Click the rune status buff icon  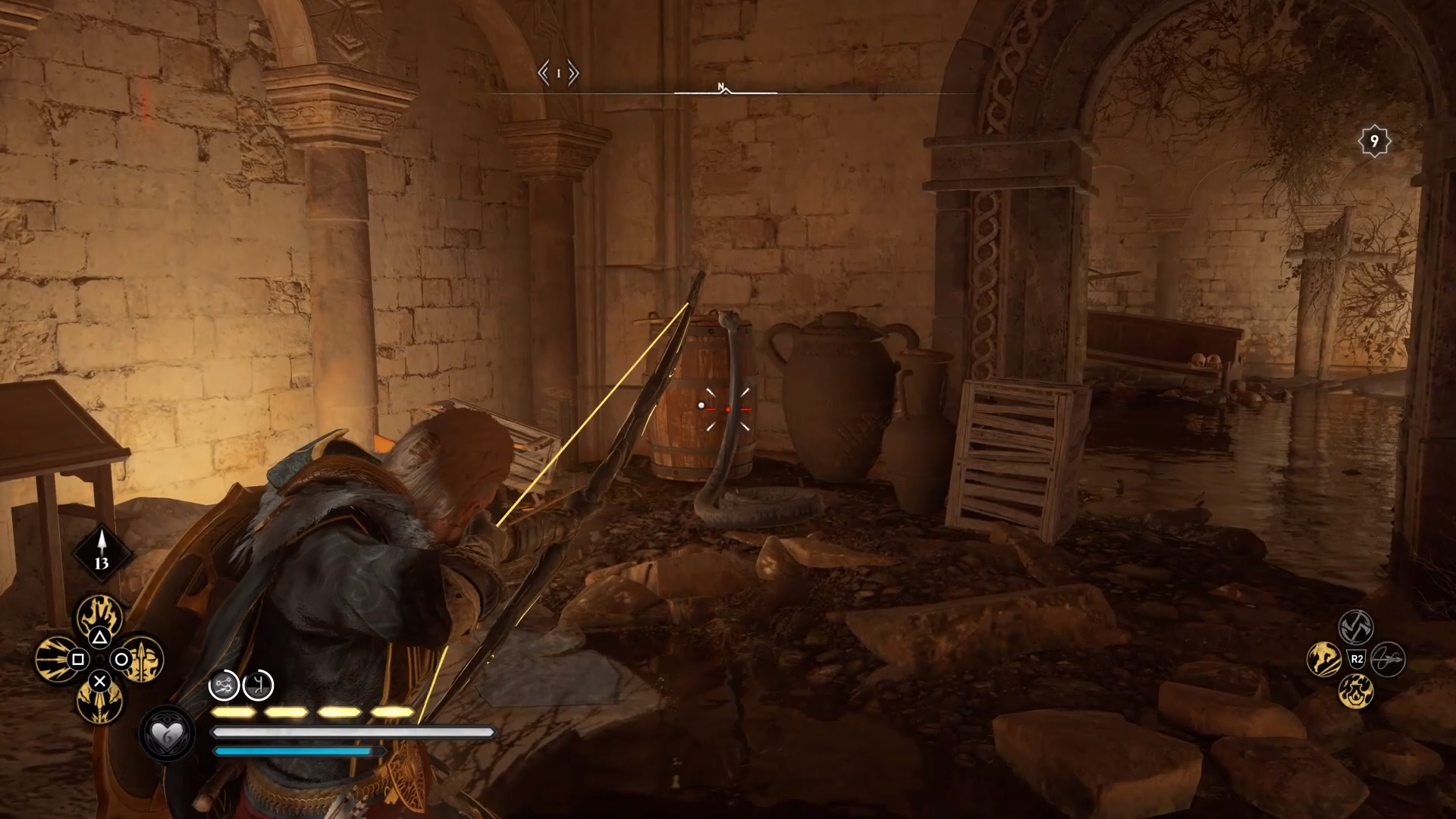(258, 686)
